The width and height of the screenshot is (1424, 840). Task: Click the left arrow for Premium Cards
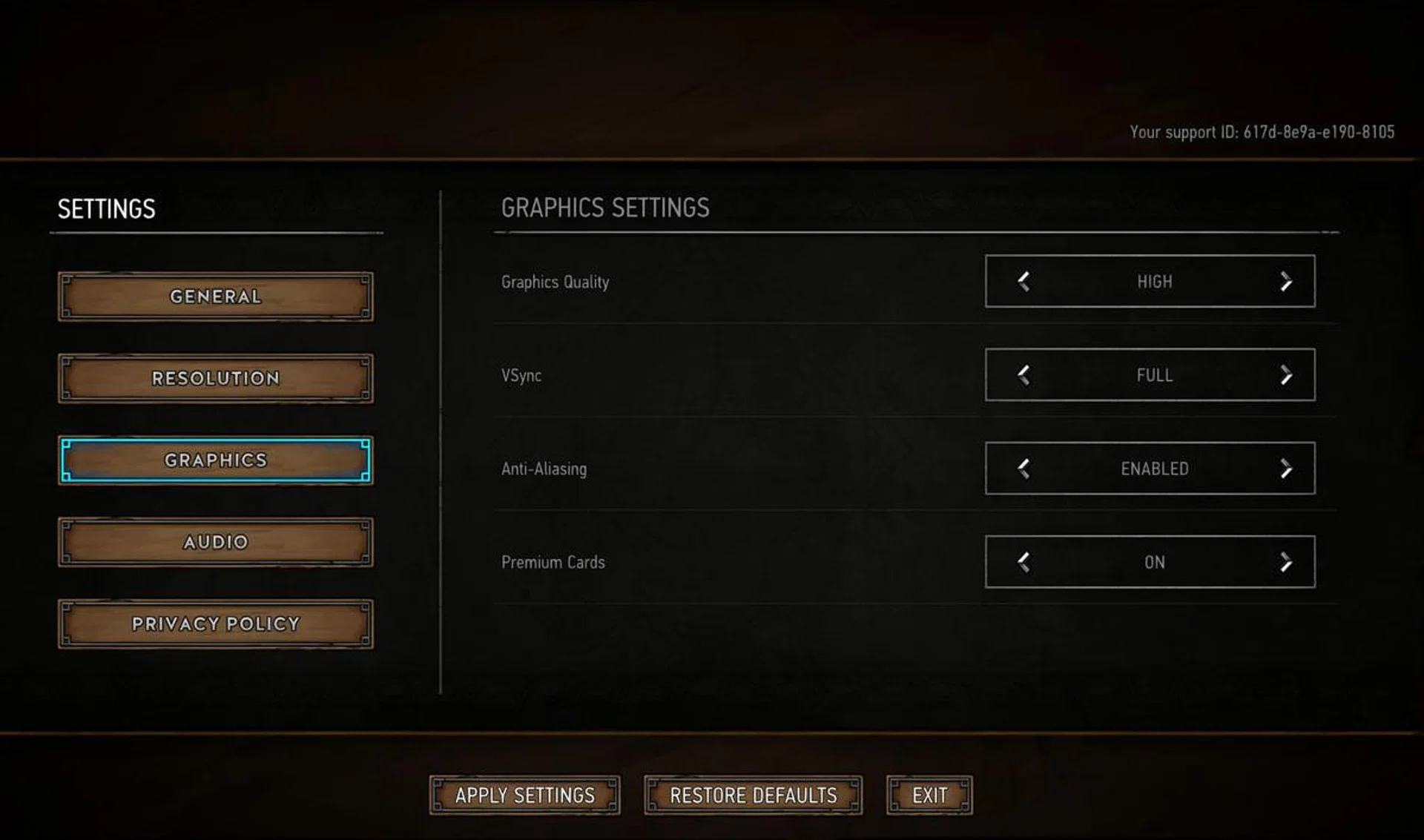tap(1022, 562)
